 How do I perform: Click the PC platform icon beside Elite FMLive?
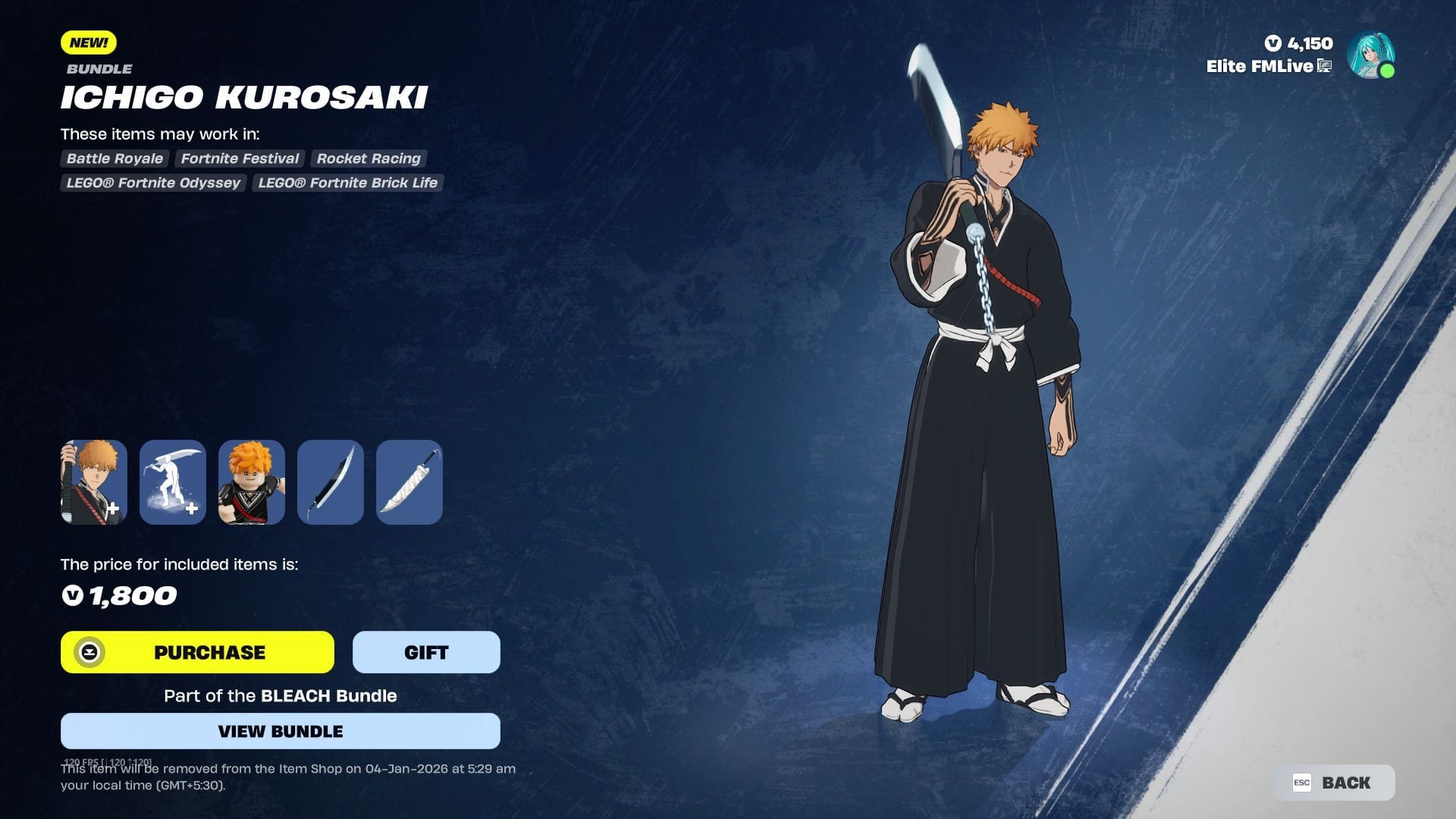pyautogui.click(x=1324, y=67)
